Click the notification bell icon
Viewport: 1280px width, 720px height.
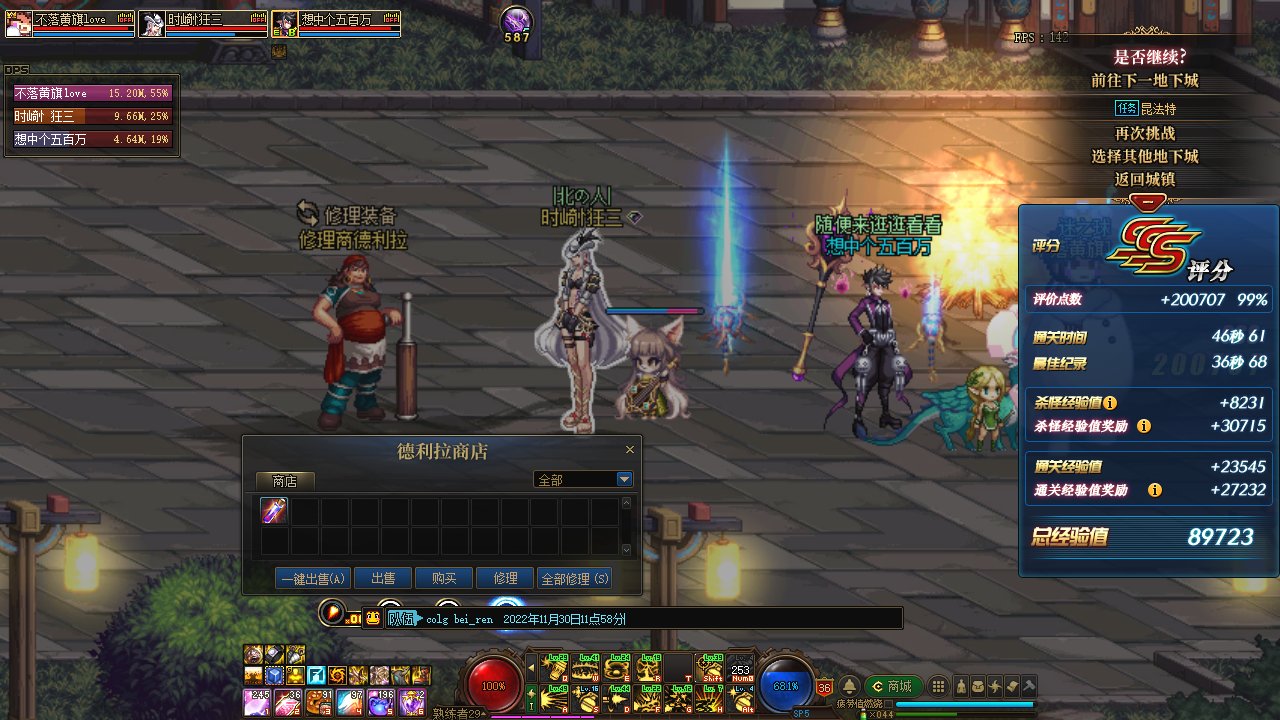click(x=849, y=686)
